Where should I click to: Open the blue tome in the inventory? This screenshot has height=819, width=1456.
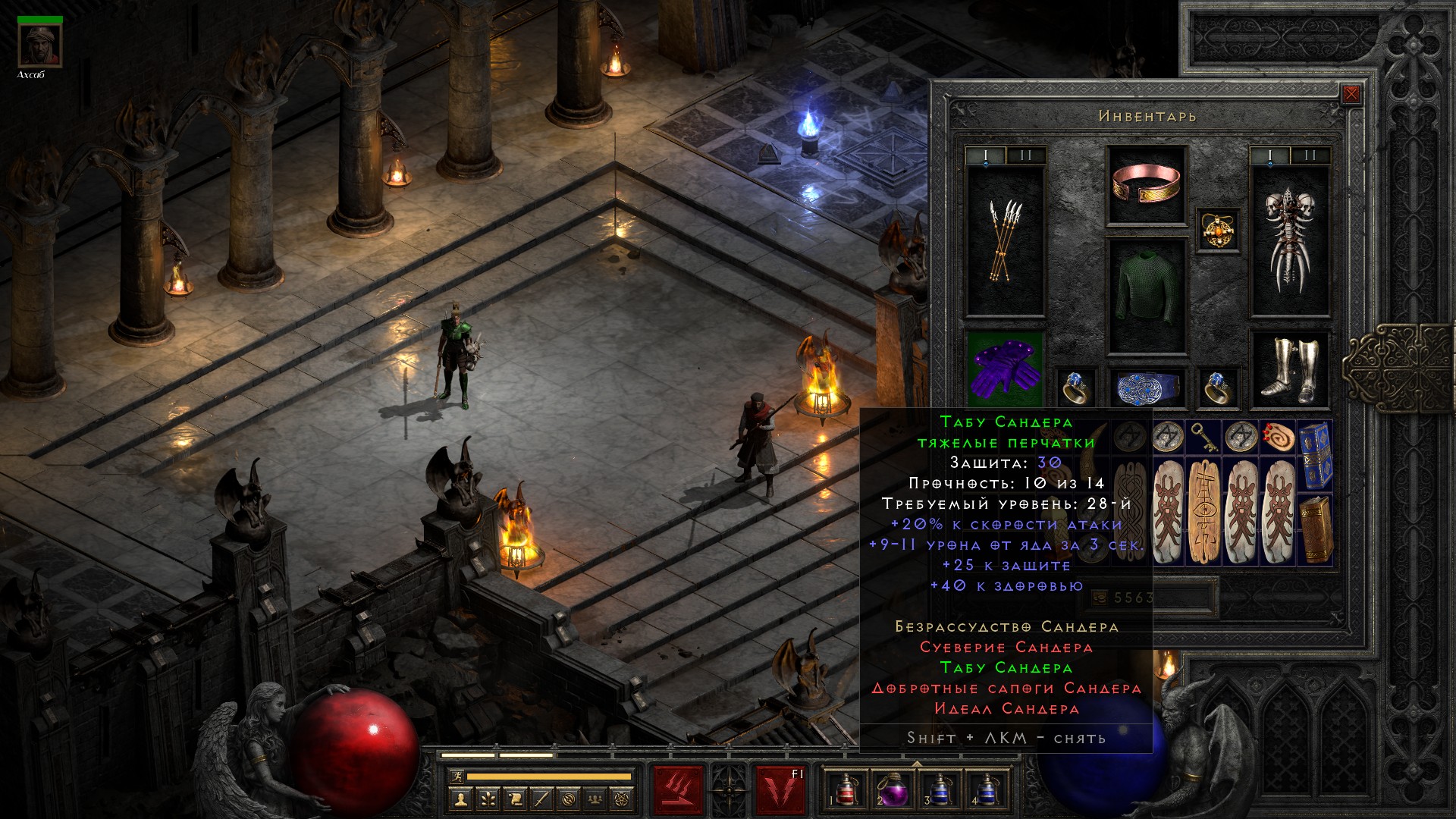point(1314,455)
